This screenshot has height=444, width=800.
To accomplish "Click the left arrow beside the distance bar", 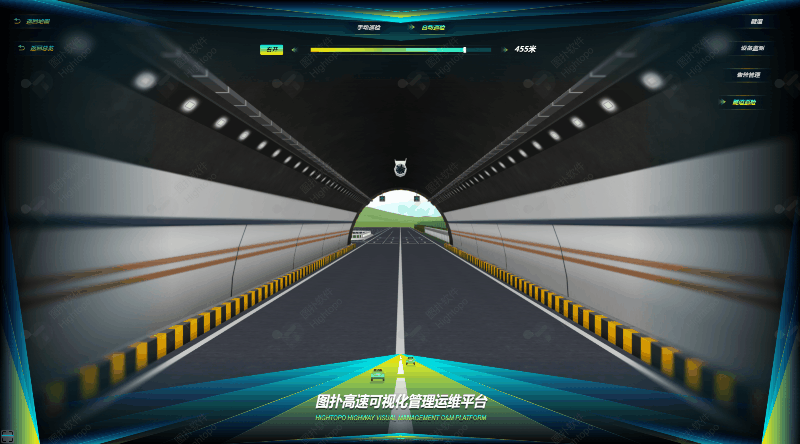I will (294, 49).
